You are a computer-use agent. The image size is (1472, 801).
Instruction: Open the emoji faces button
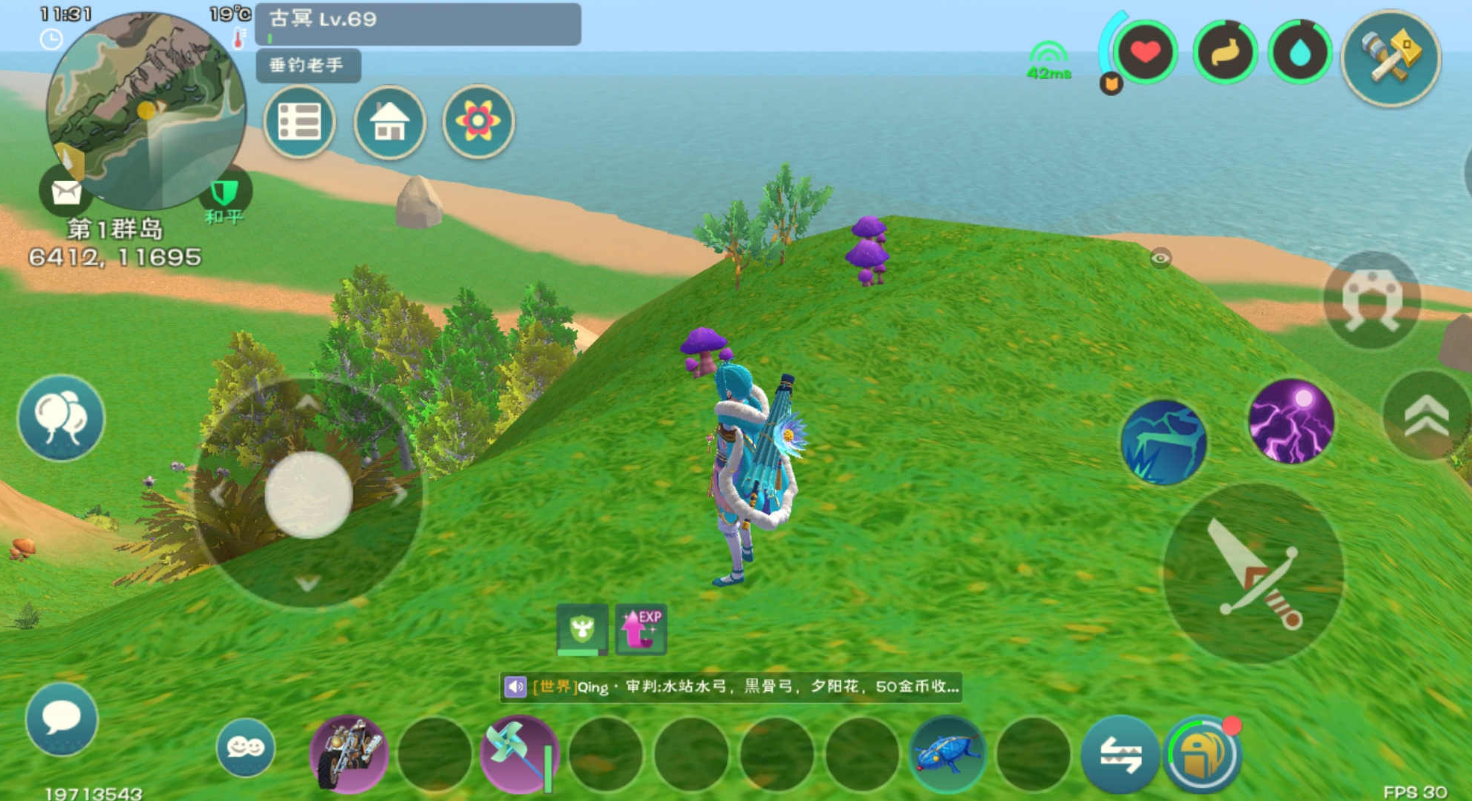pyautogui.click(x=245, y=747)
